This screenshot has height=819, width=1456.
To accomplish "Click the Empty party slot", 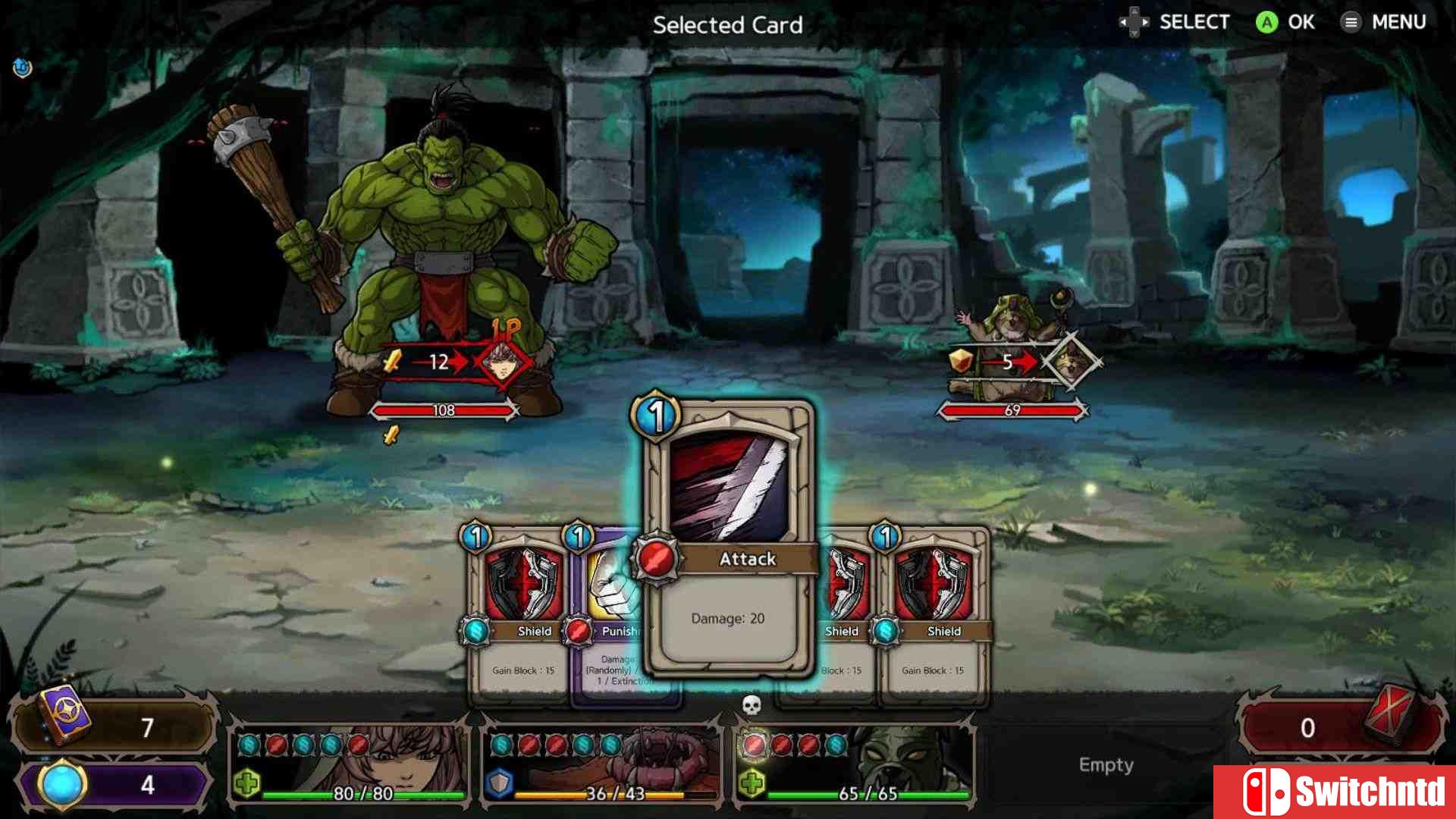I will point(1106,765).
